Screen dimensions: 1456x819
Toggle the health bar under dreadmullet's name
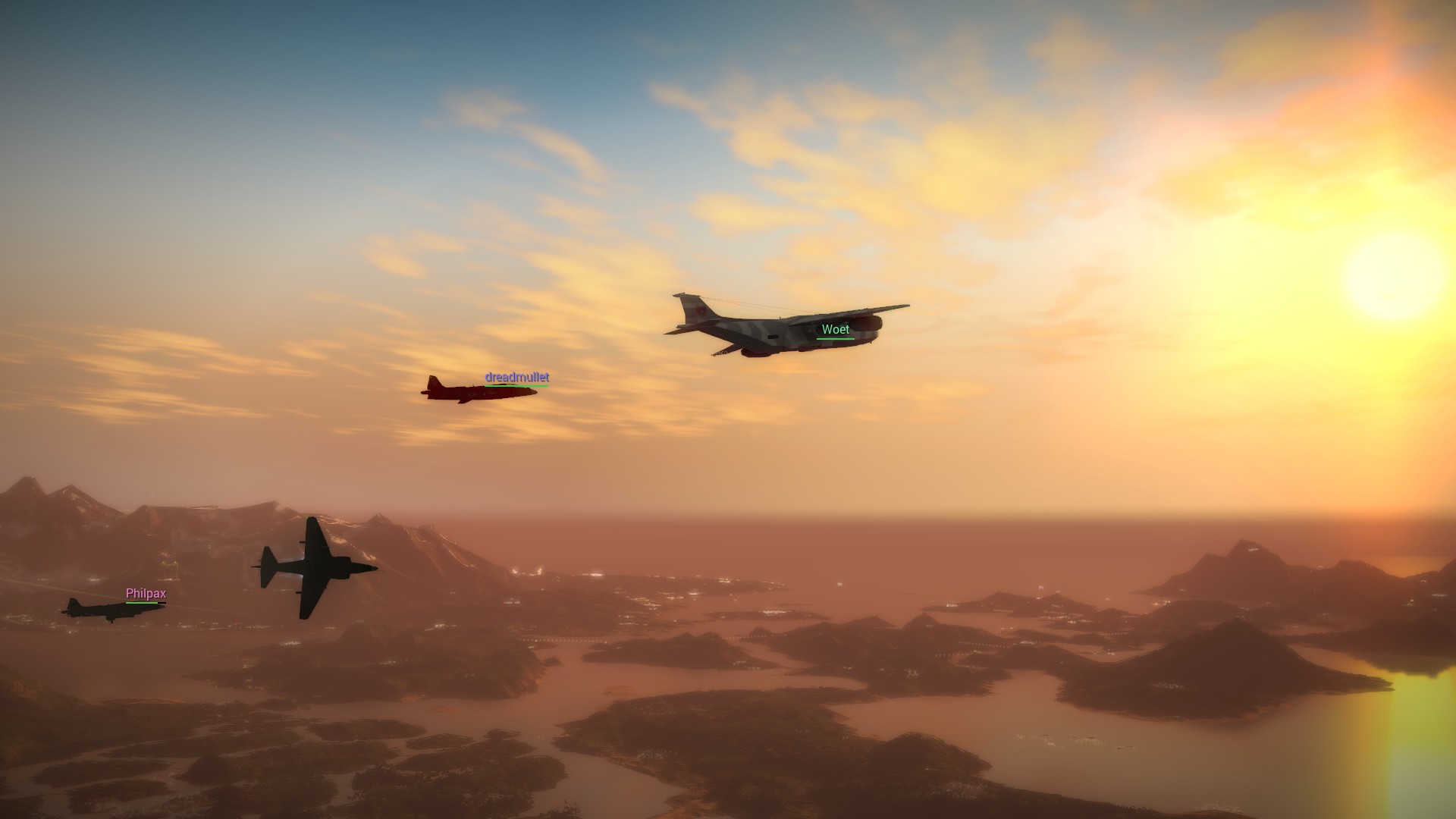(516, 385)
